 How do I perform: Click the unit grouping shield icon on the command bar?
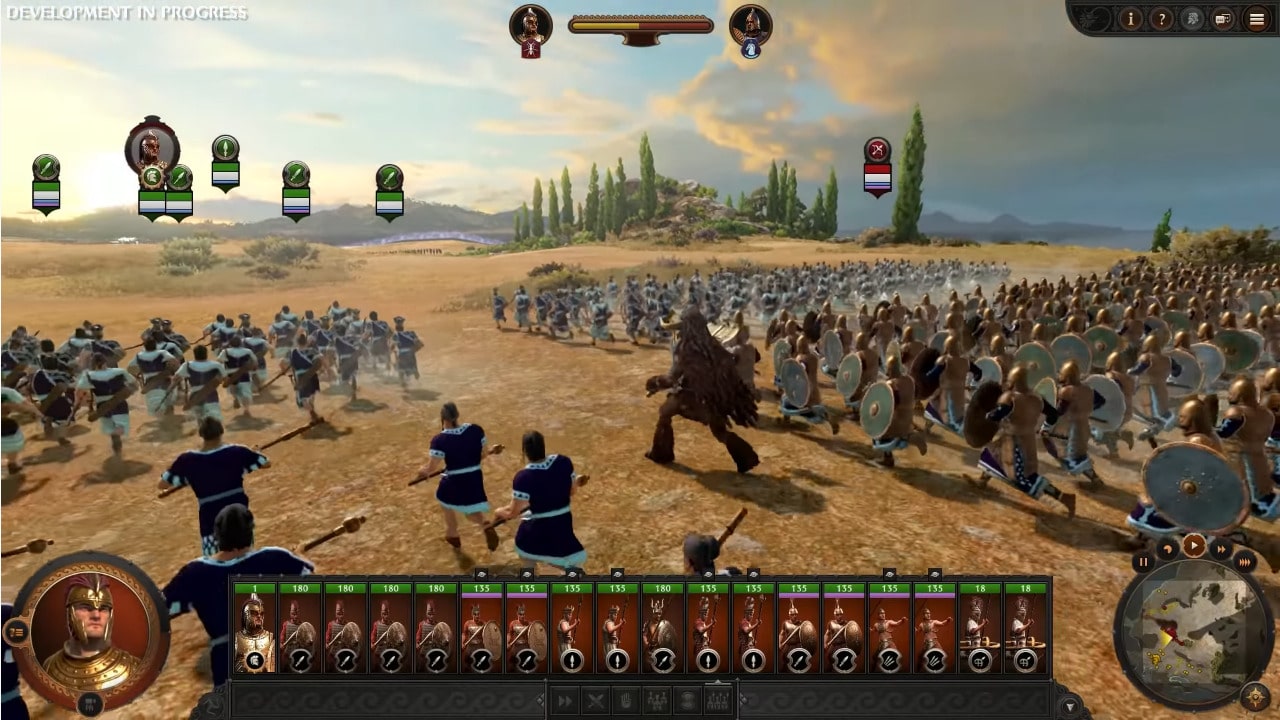[x=688, y=700]
